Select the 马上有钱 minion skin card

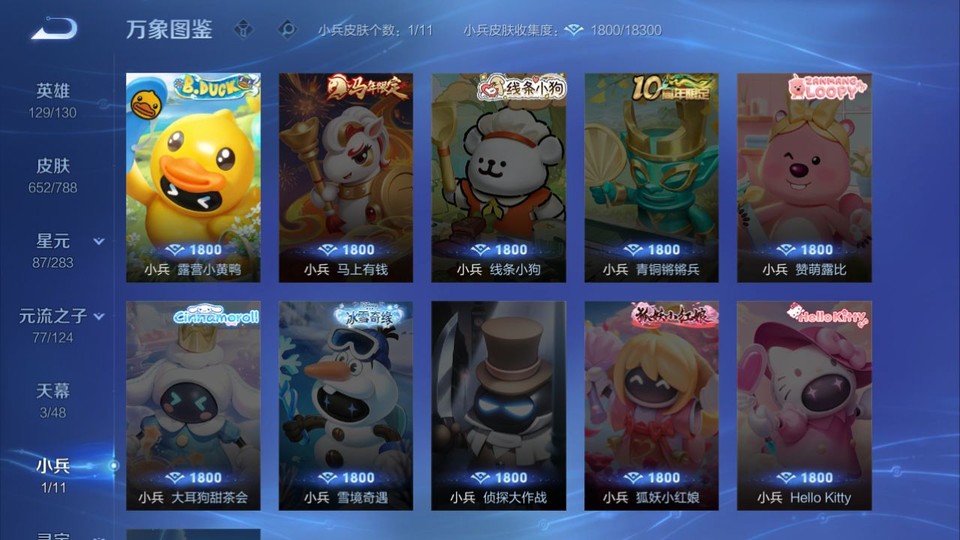tap(346, 176)
